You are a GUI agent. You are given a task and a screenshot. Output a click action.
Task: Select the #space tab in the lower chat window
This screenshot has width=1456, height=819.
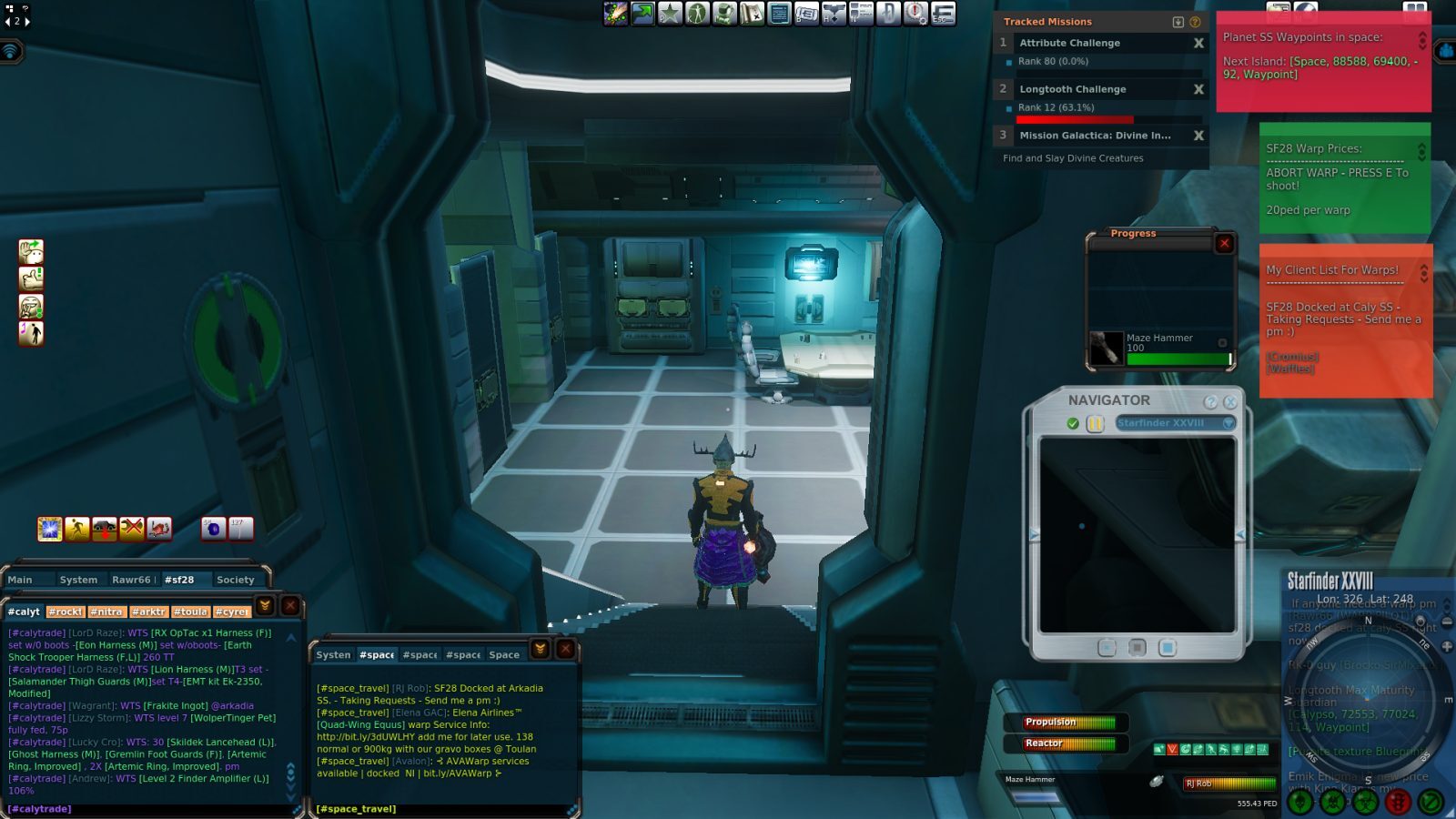[376, 654]
